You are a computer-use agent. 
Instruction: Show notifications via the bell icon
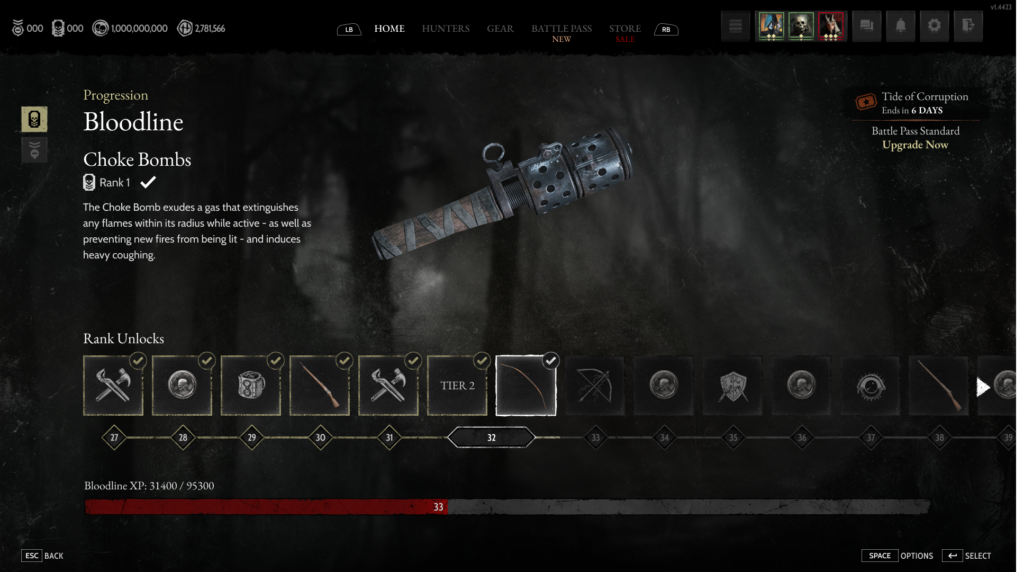[x=900, y=26]
